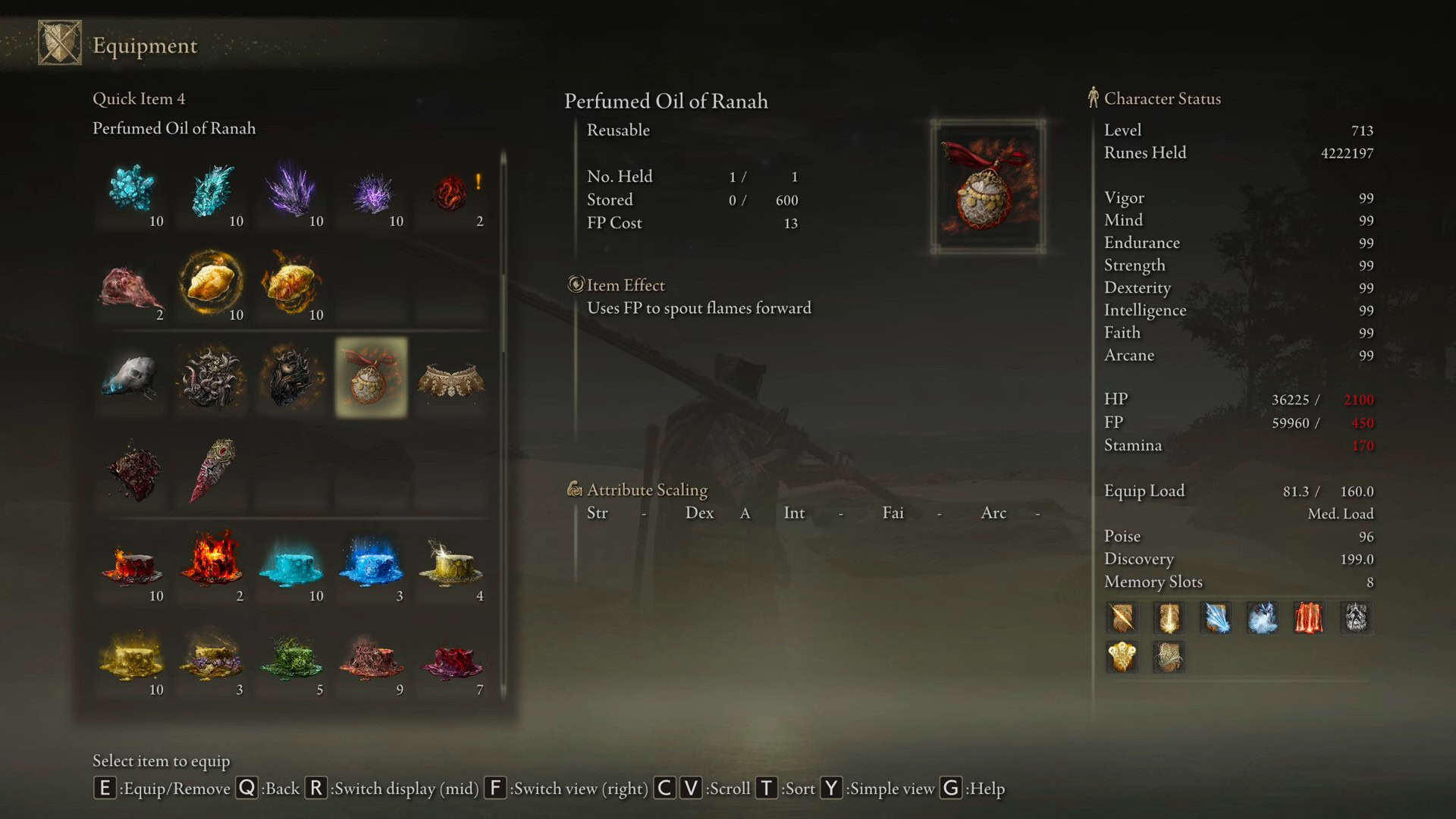Screen dimensions: 1456x819
Task: Pick the blue flaming grease item
Action: (x=372, y=564)
